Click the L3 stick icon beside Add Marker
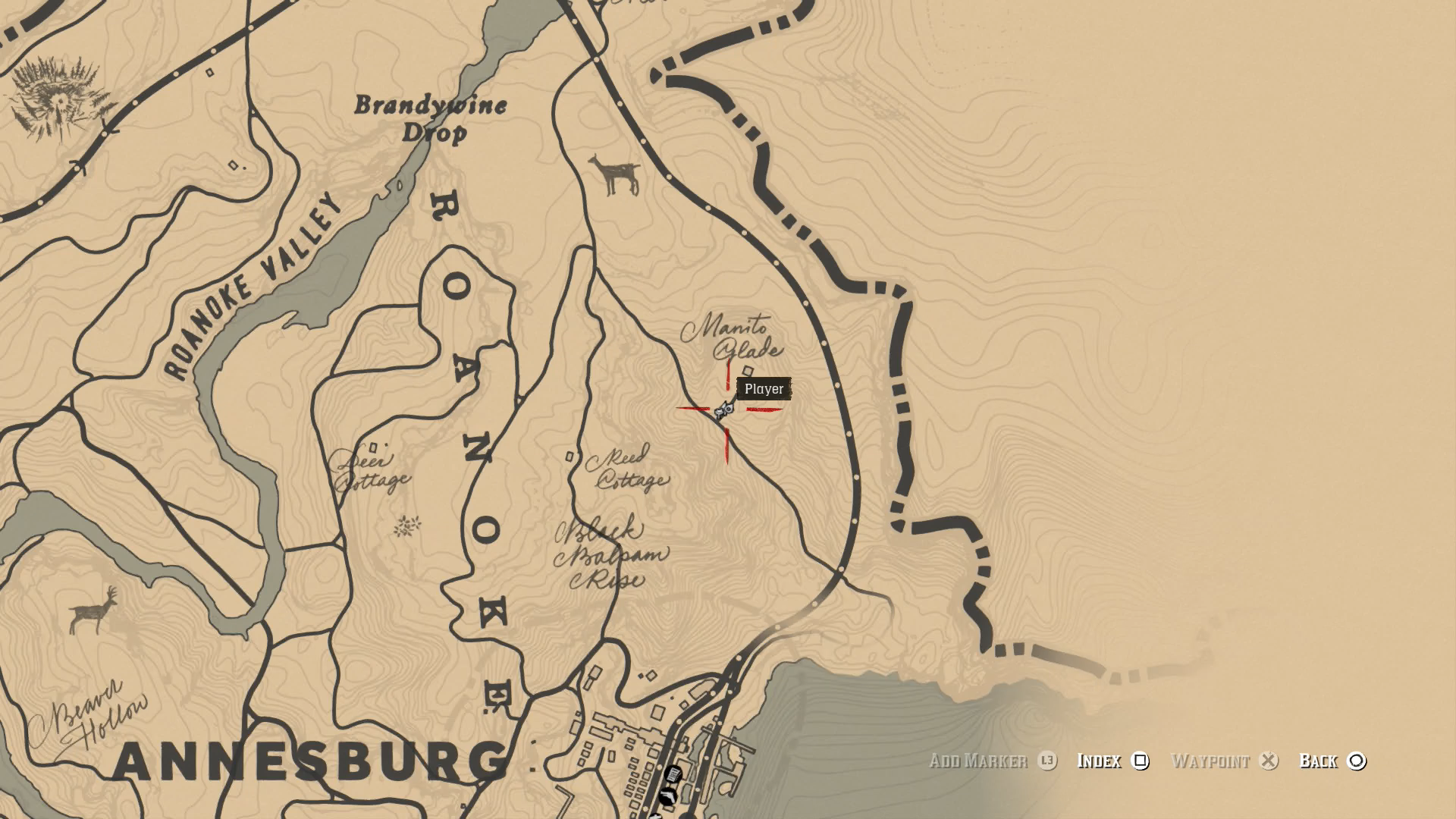 click(x=1048, y=761)
